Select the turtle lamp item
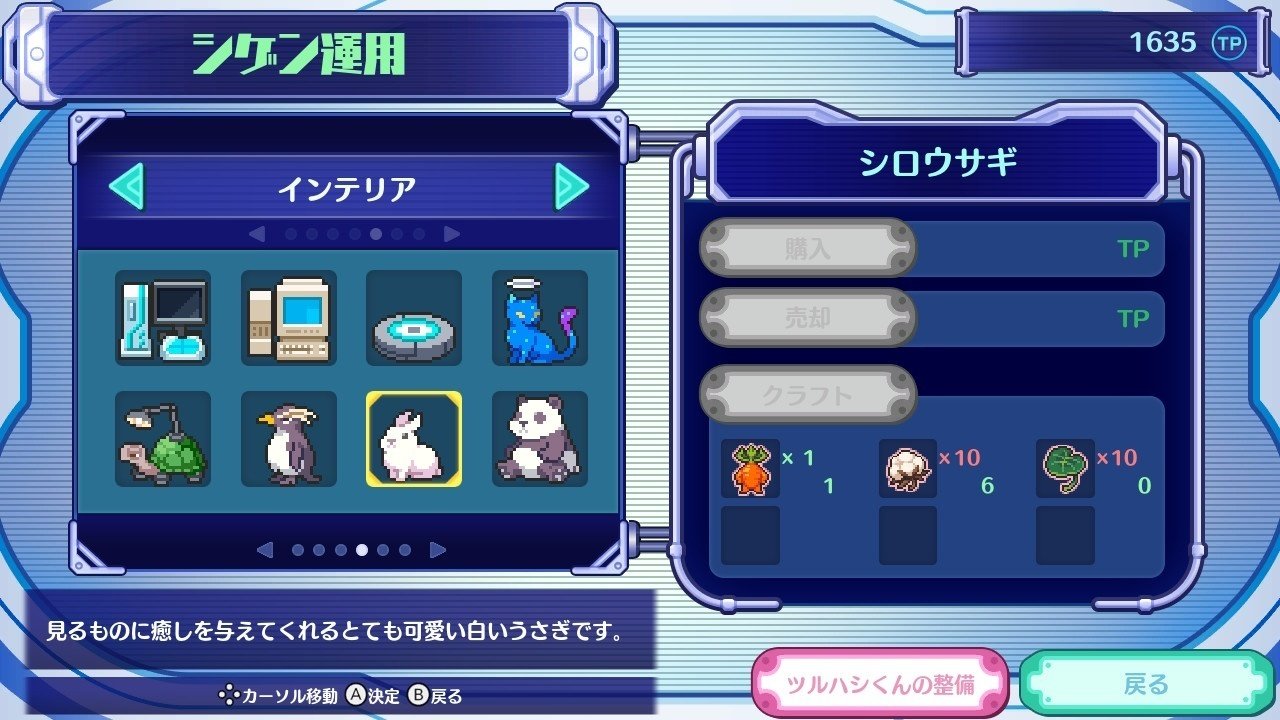This screenshot has width=1280, height=720. point(162,438)
